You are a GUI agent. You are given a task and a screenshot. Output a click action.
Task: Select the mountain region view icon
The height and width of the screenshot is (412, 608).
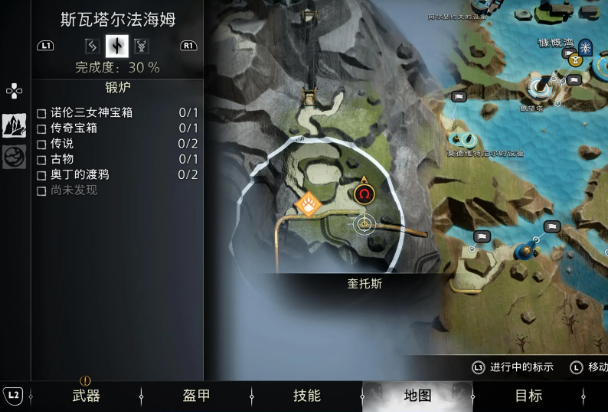point(14,125)
